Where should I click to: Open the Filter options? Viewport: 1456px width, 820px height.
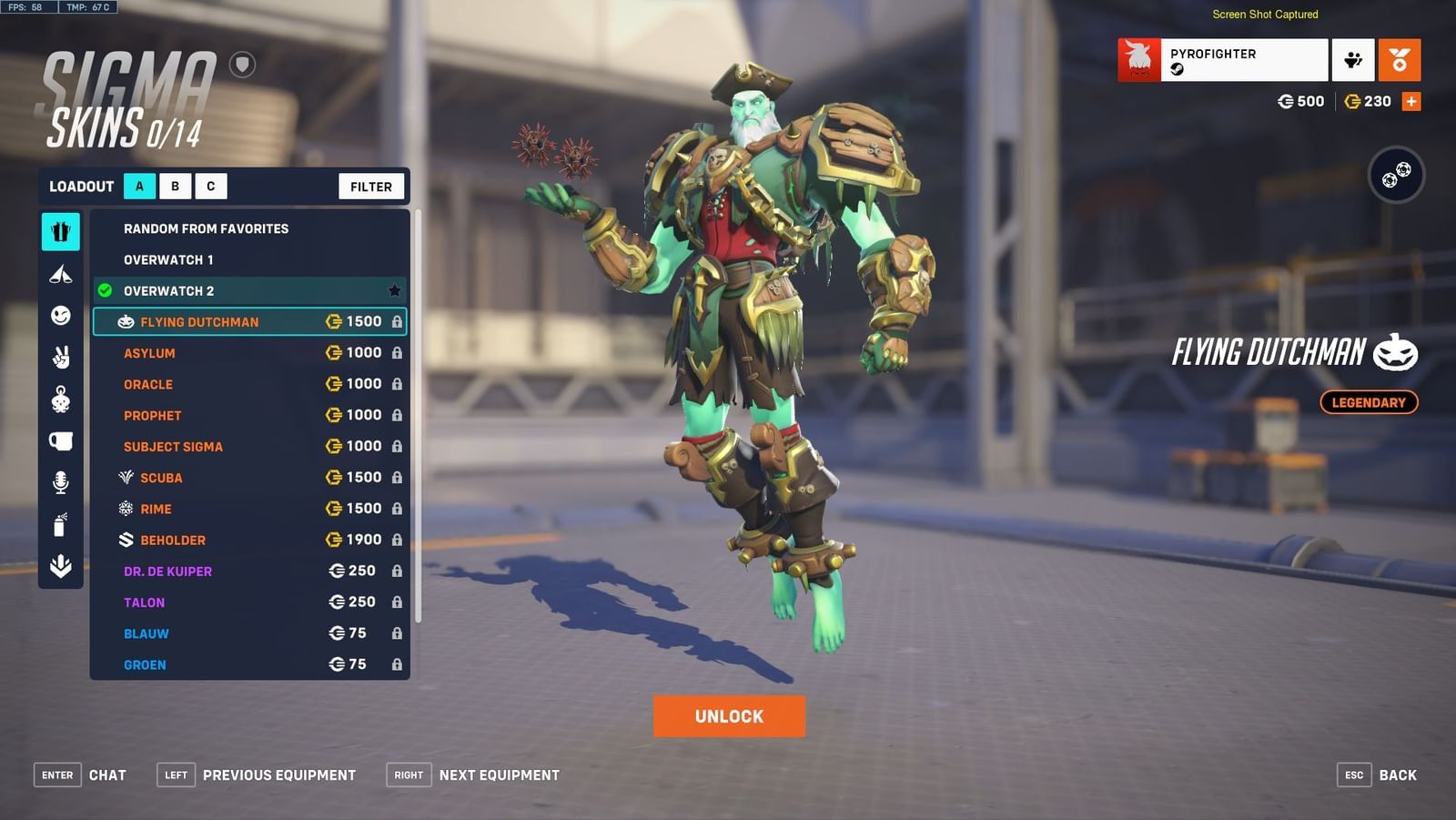pos(370,186)
